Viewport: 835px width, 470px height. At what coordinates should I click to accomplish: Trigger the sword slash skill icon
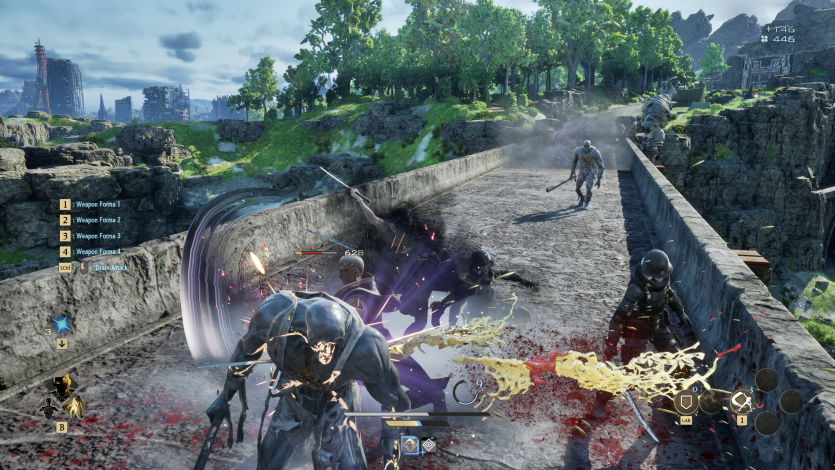(742, 402)
